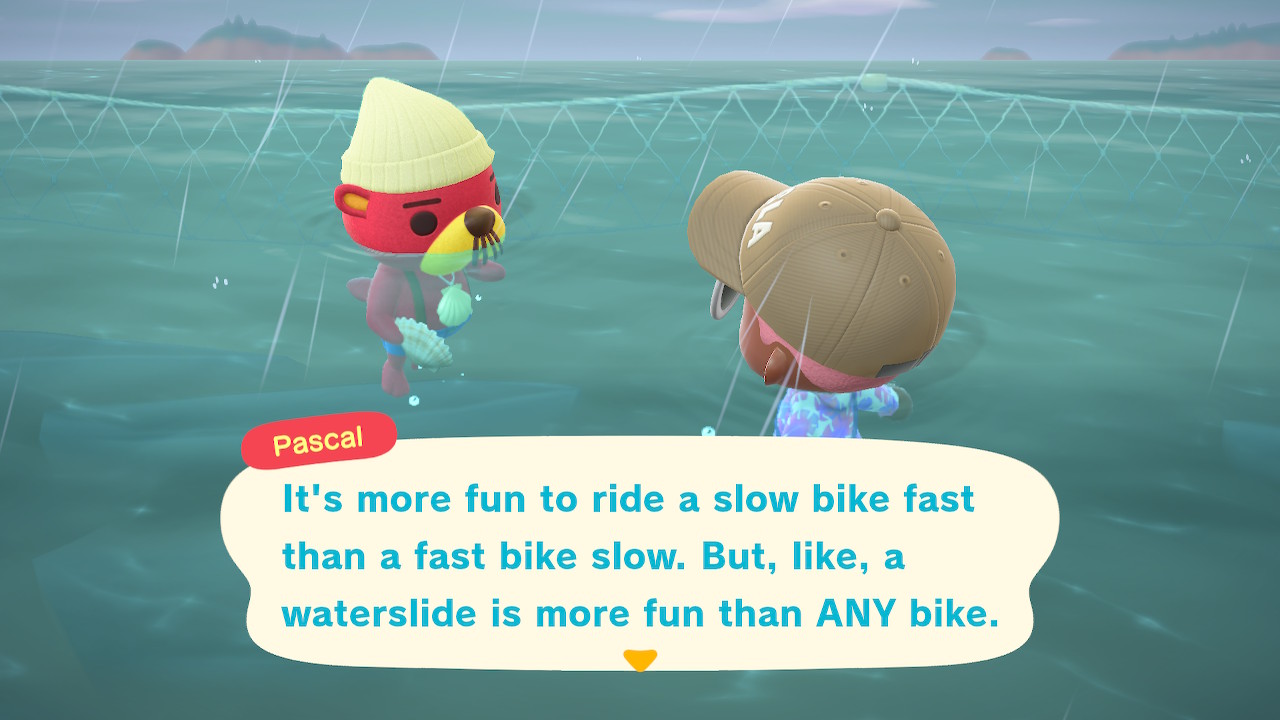Click Pascal's dialogue box to continue
The image size is (1280, 720).
tap(640, 555)
